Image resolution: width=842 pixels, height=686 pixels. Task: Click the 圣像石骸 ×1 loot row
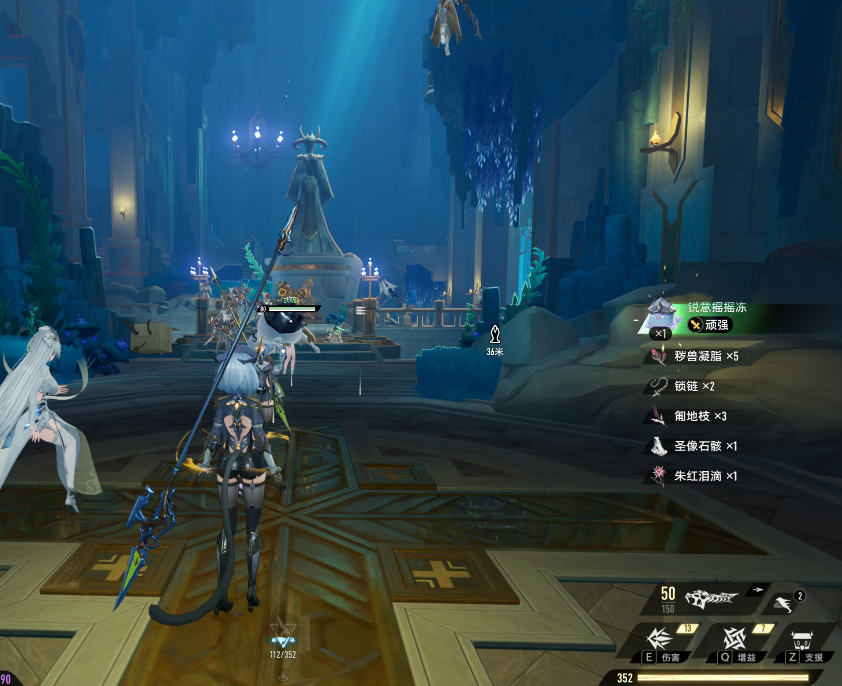[x=693, y=446]
